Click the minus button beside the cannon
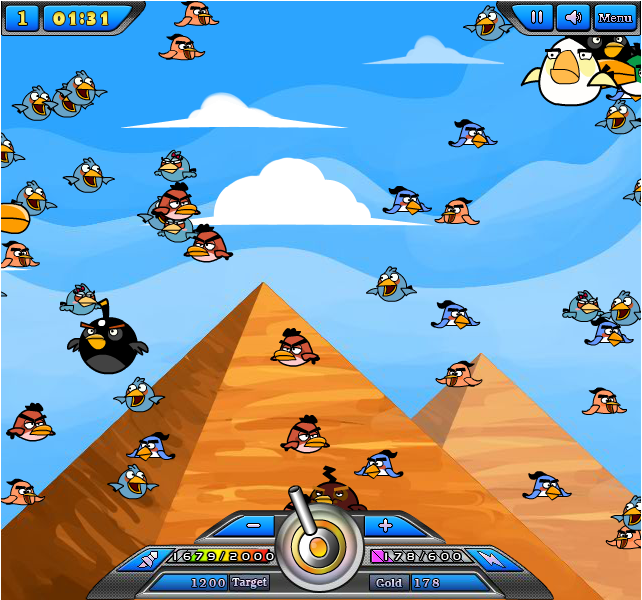The width and height of the screenshot is (642, 600). 254,525
